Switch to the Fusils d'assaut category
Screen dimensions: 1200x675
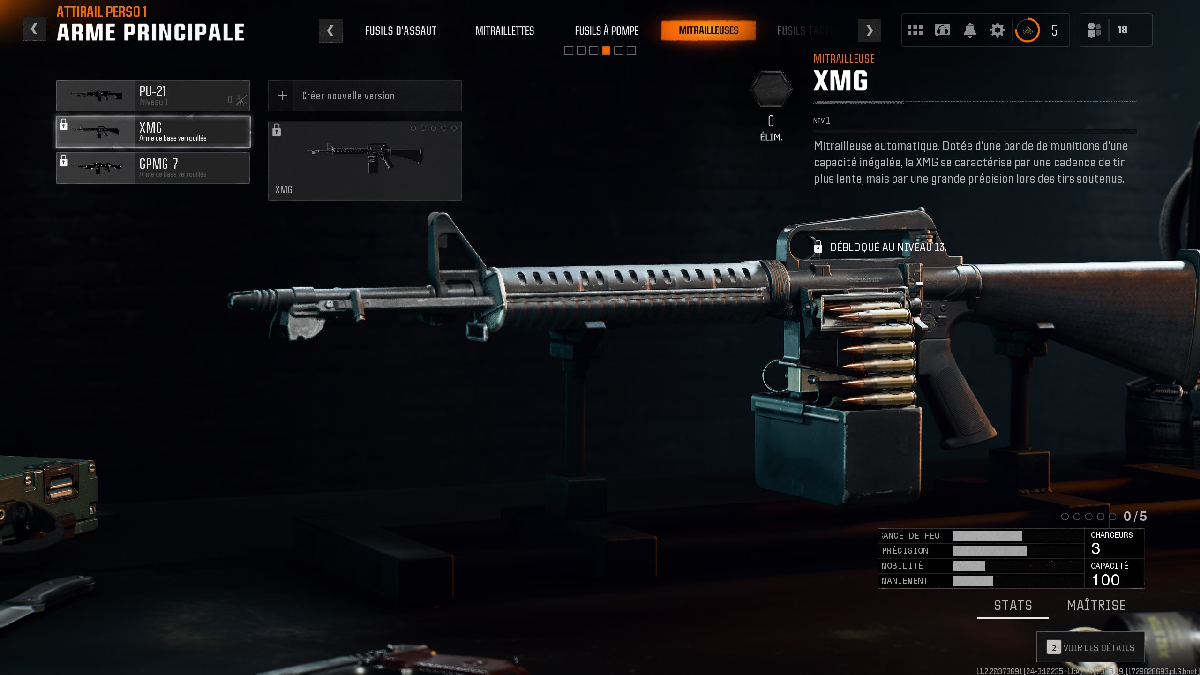pos(400,31)
